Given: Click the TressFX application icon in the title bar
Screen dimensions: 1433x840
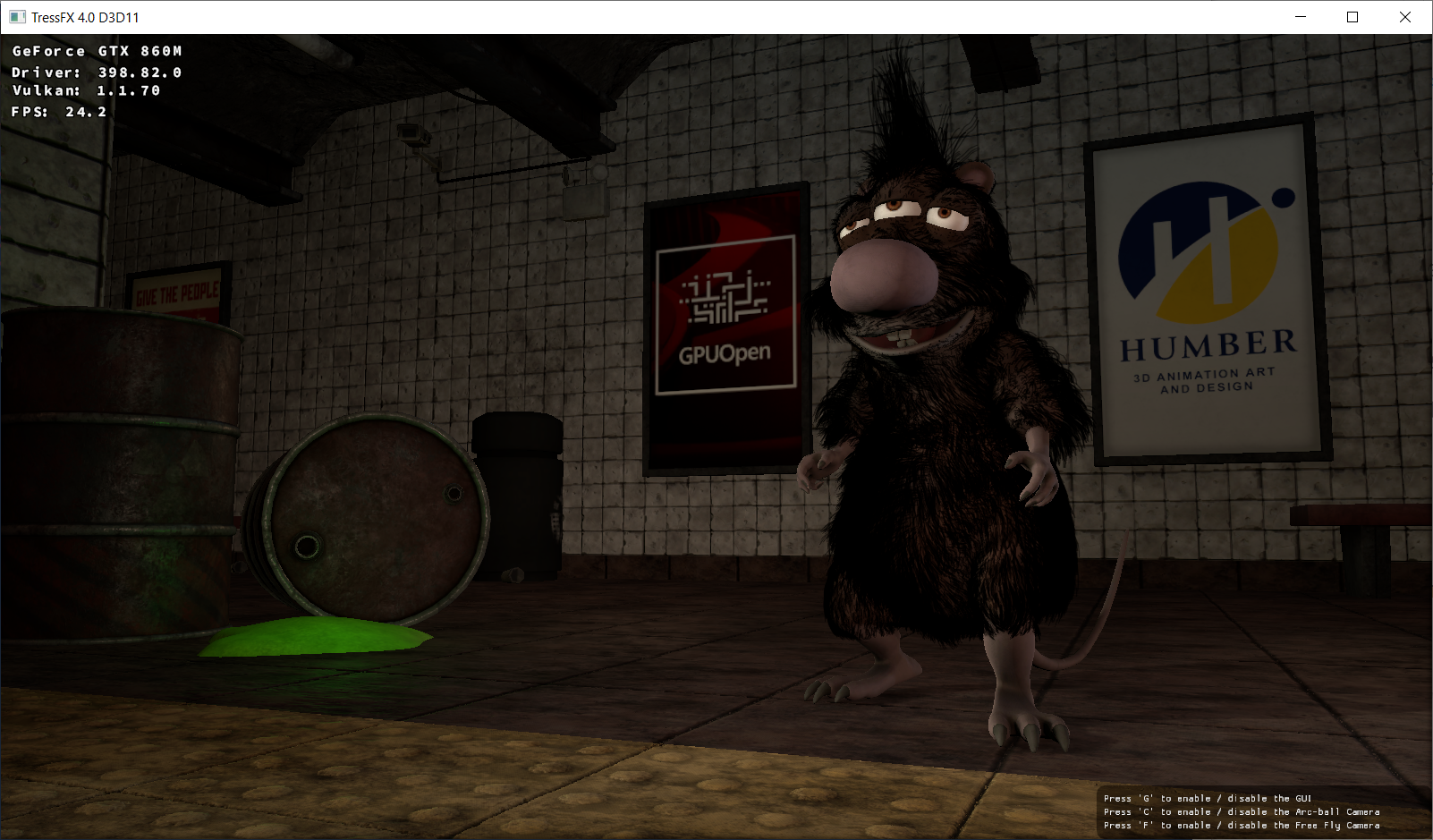Looking at the screenshot, I should pyautogui.click(x=16, y=16).
